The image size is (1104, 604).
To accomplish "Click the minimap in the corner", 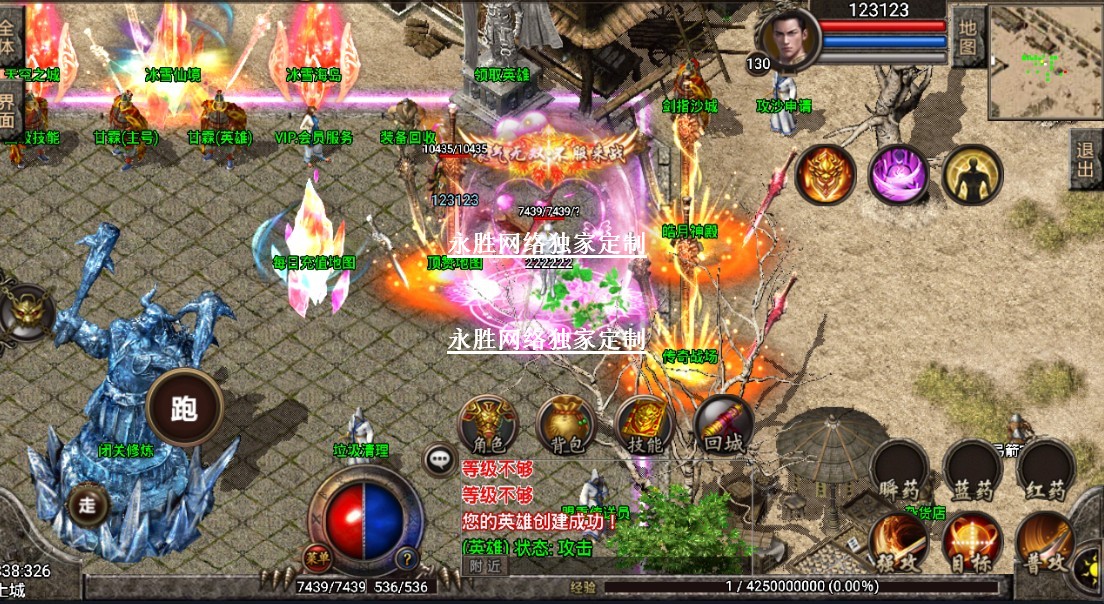I will 1045,62.
